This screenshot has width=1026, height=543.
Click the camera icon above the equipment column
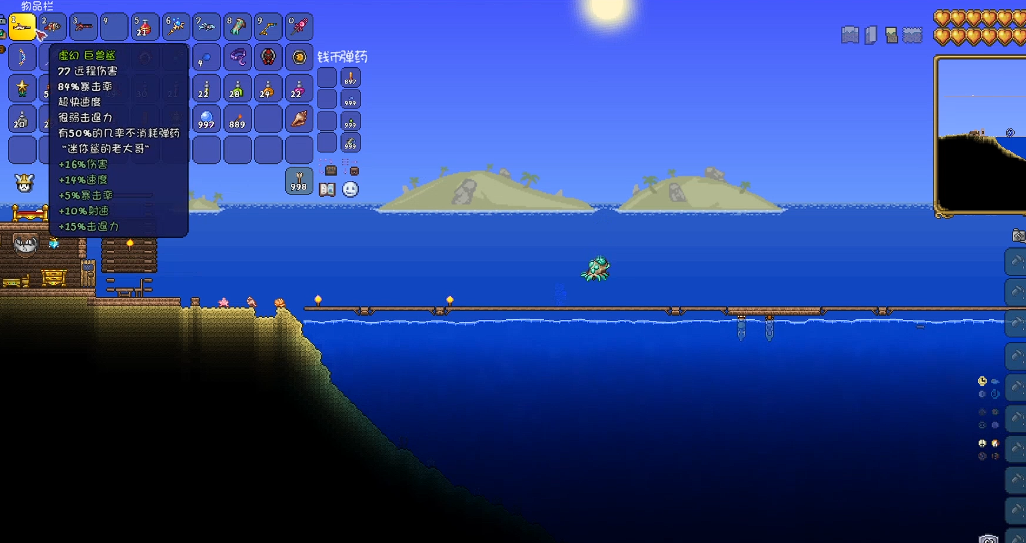pos(1018,235)
